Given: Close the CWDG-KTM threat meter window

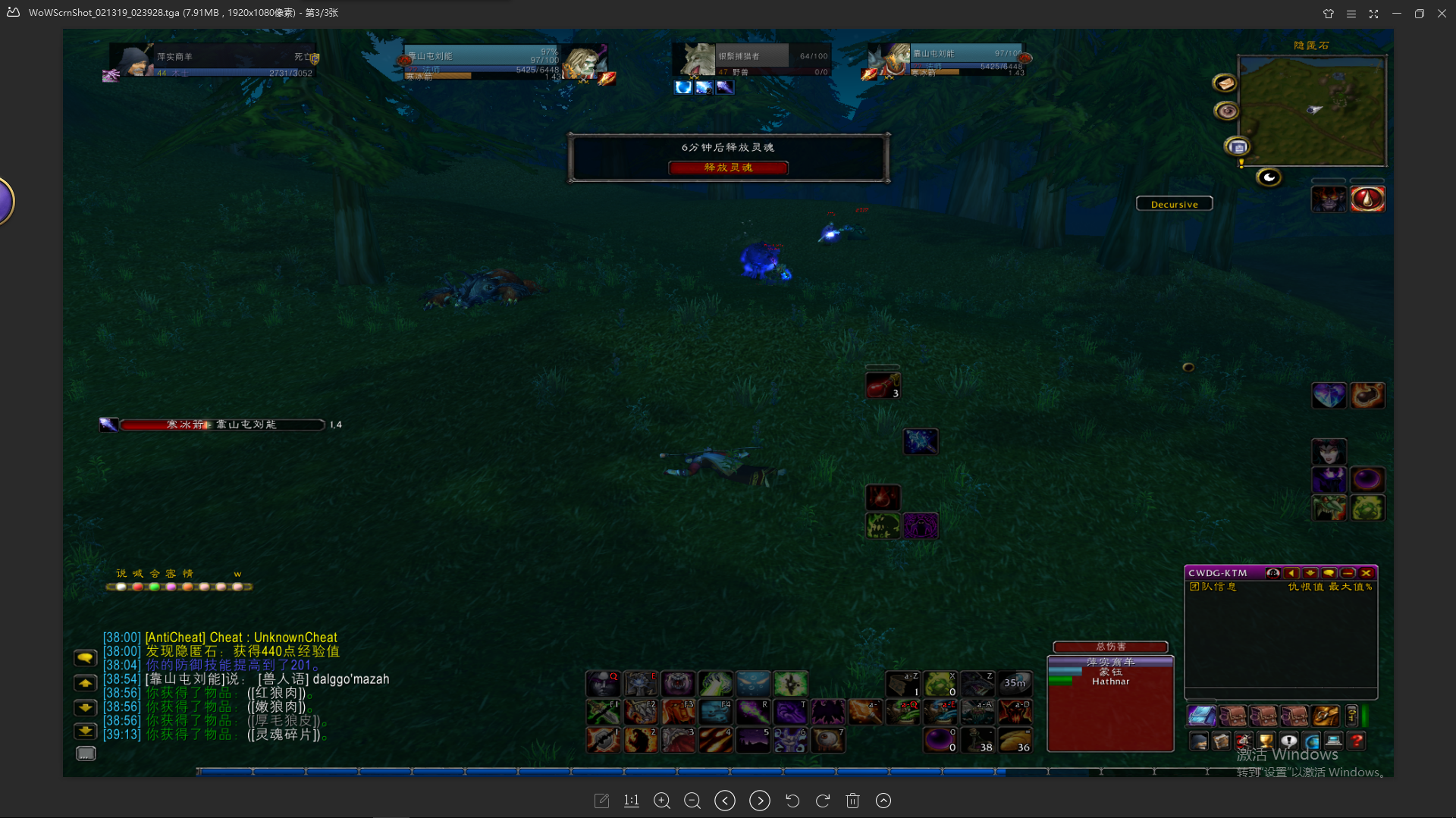Looking at the screenshot, I should 1367,573.
